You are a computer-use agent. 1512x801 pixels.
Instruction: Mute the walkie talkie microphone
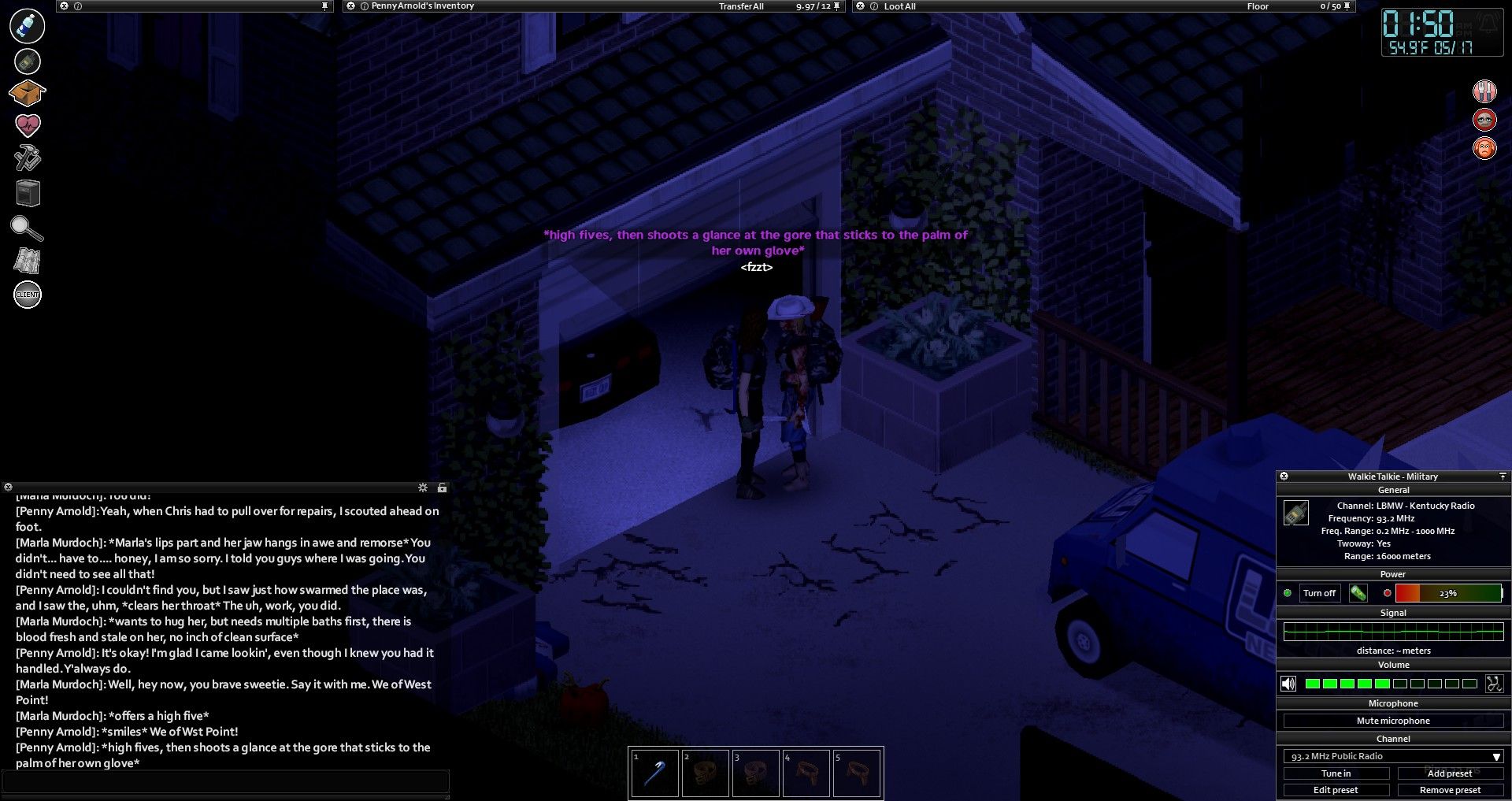[1392, 721]
